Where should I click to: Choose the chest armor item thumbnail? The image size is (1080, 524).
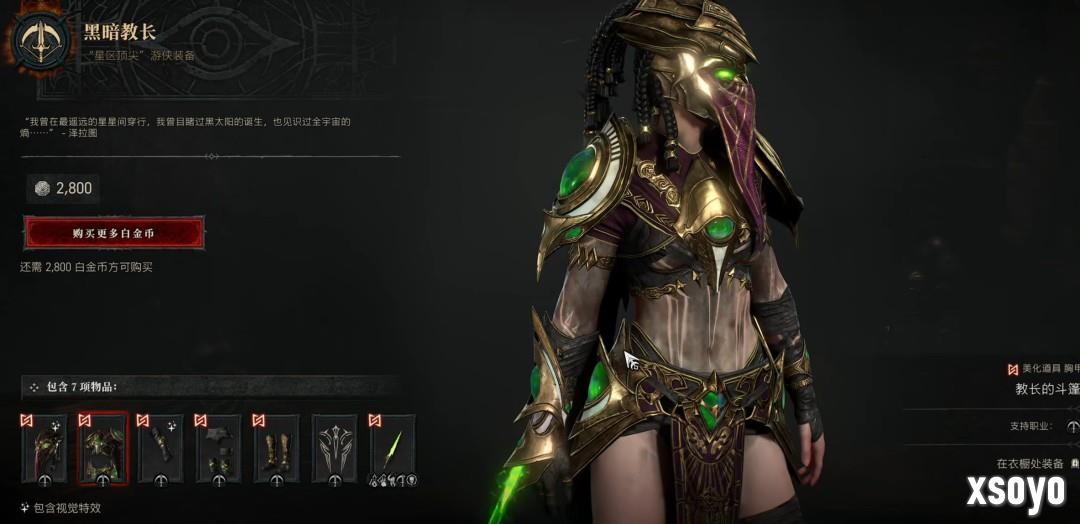pos(103,449)
